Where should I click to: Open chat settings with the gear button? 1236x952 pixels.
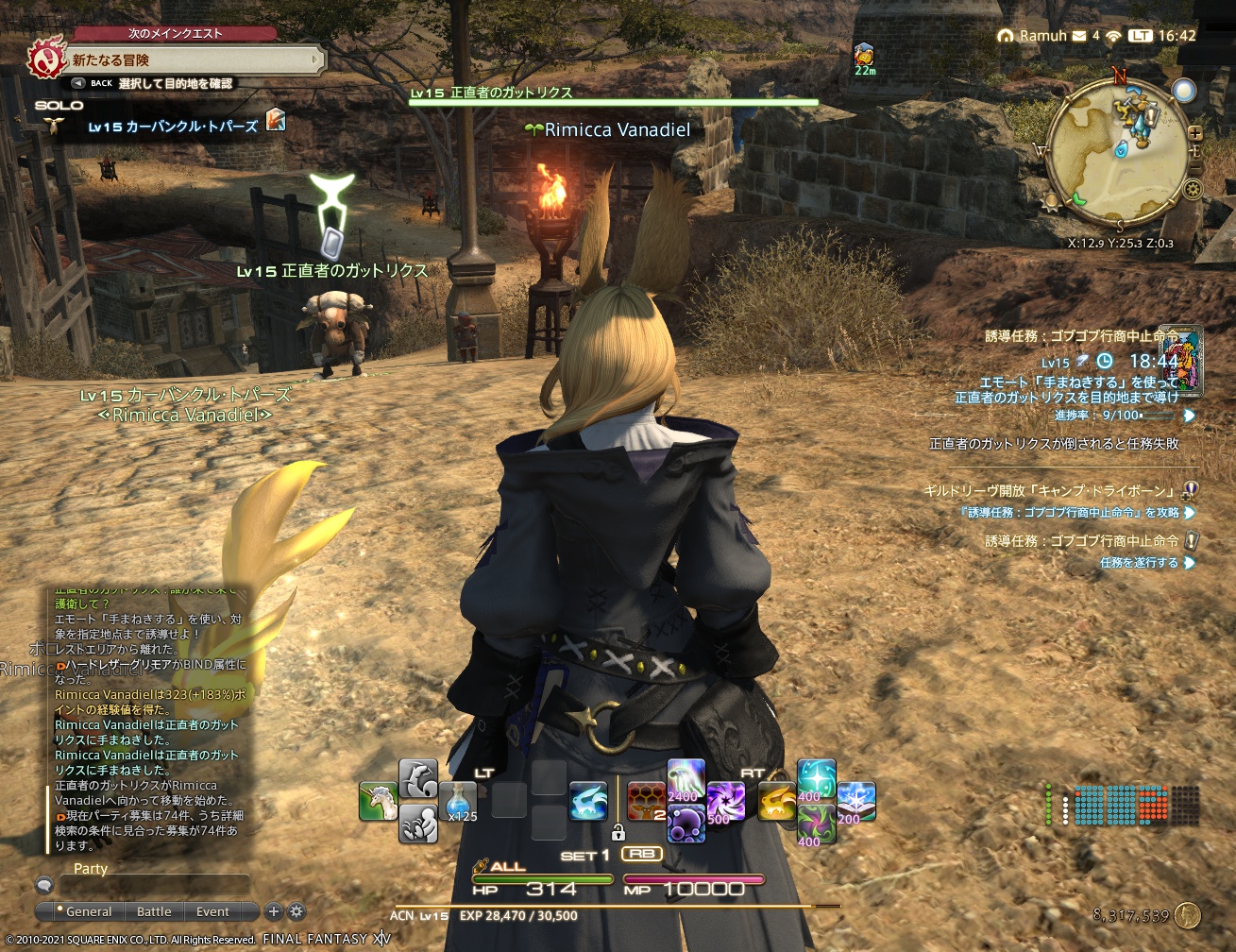point(297,912)
